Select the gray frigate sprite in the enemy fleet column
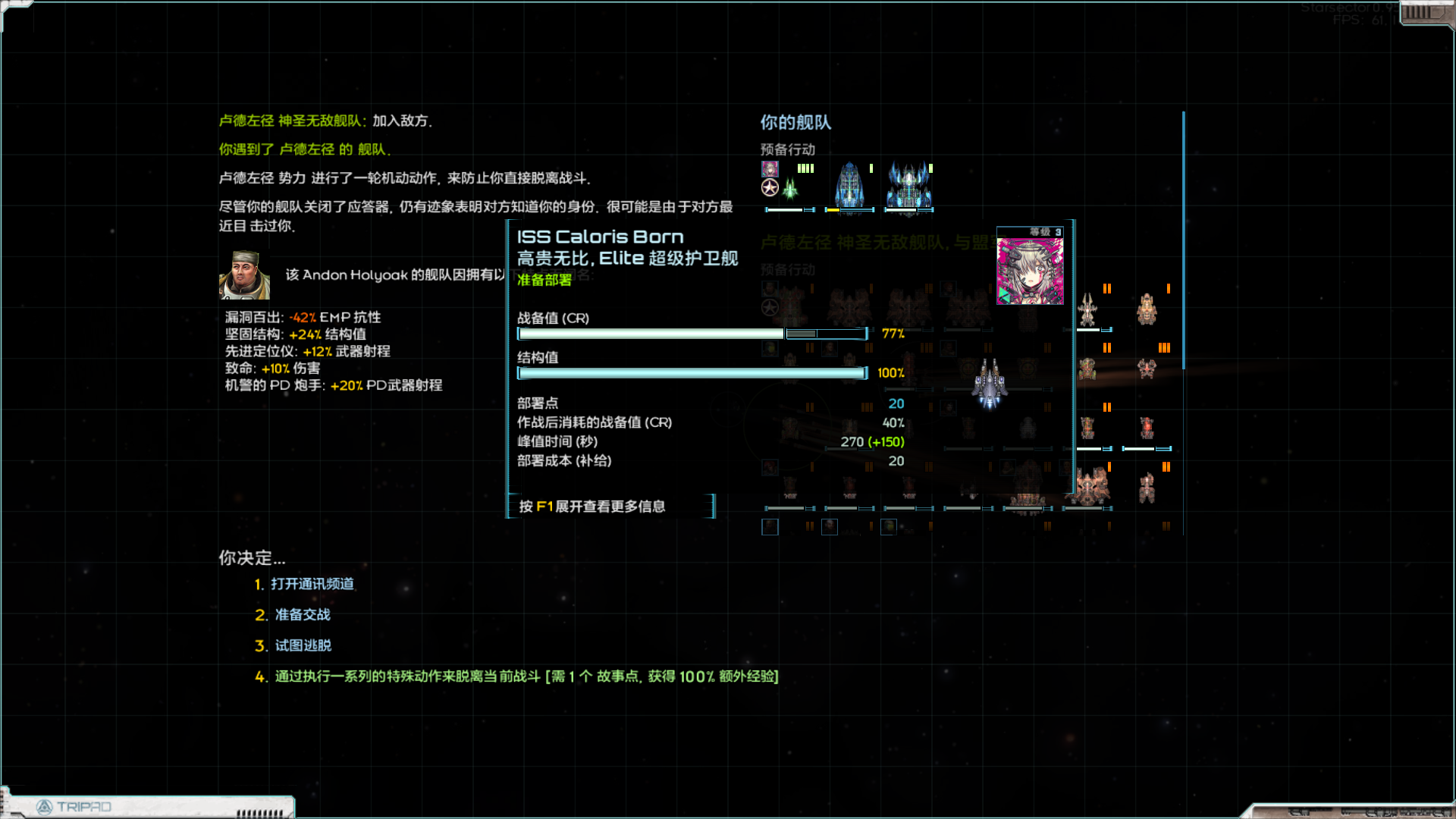 [x=987, y=384]
